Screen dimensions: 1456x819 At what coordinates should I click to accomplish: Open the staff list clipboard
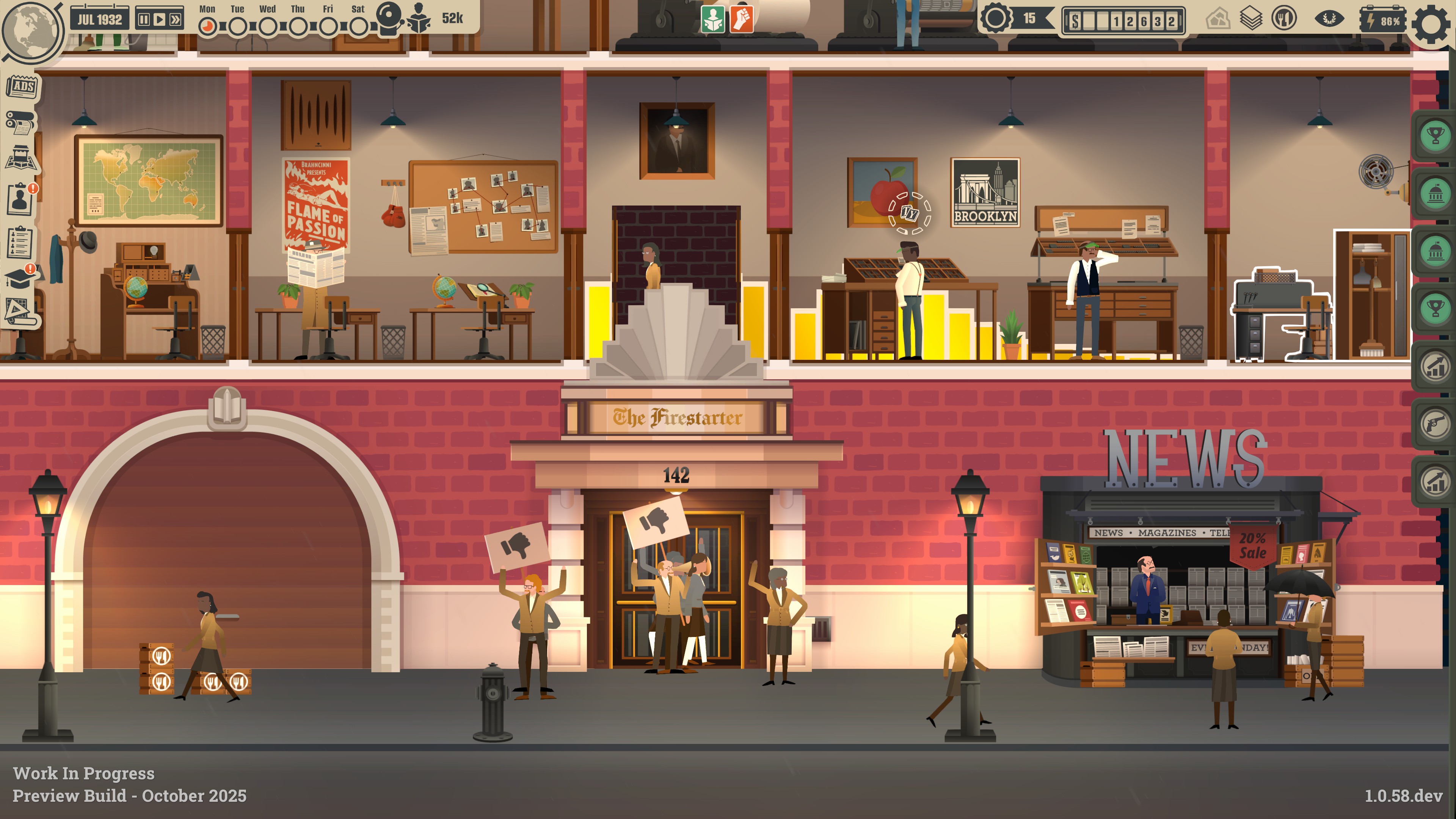tap(20, 242)
